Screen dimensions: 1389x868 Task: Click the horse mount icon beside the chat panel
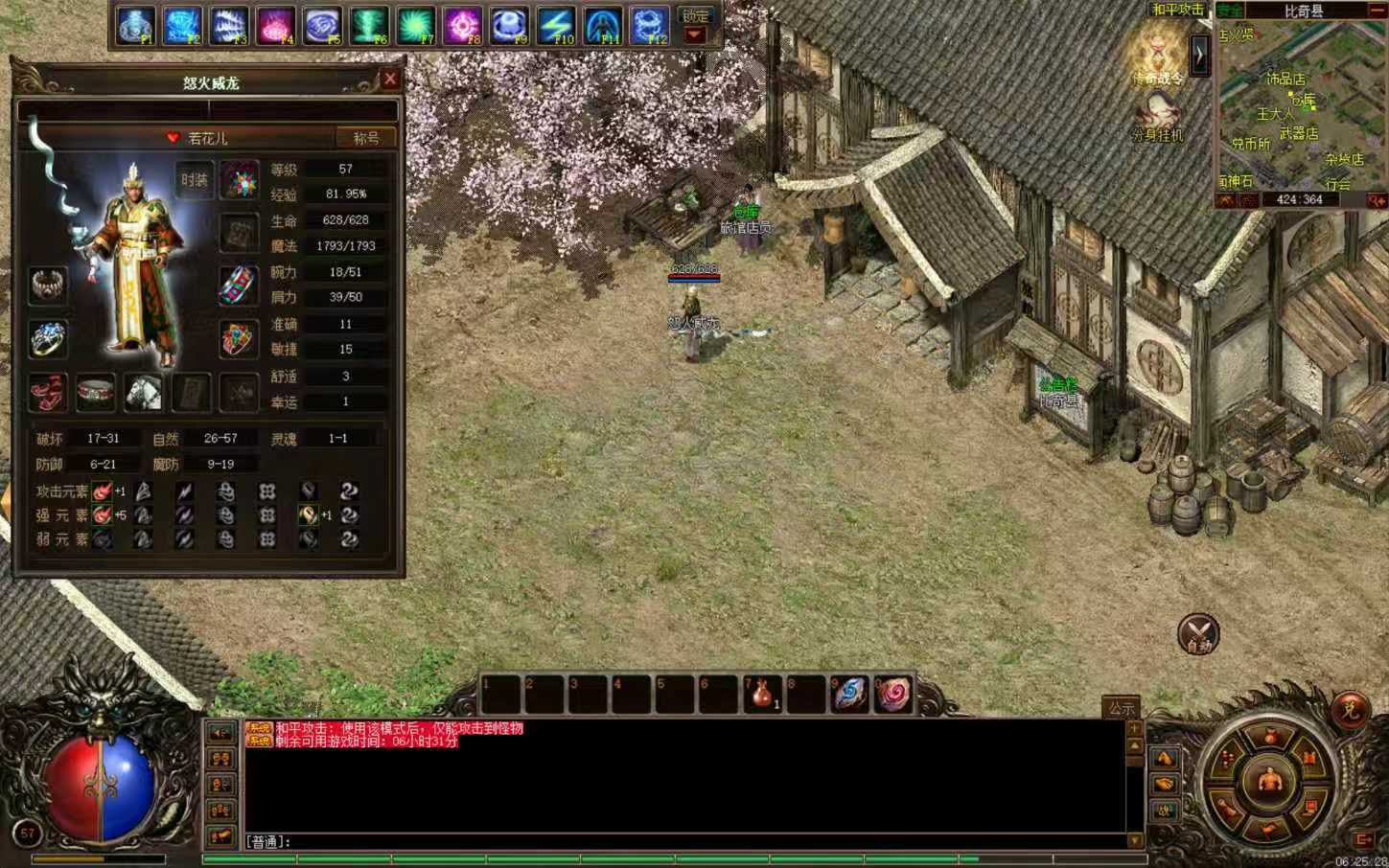point(1163,756)
